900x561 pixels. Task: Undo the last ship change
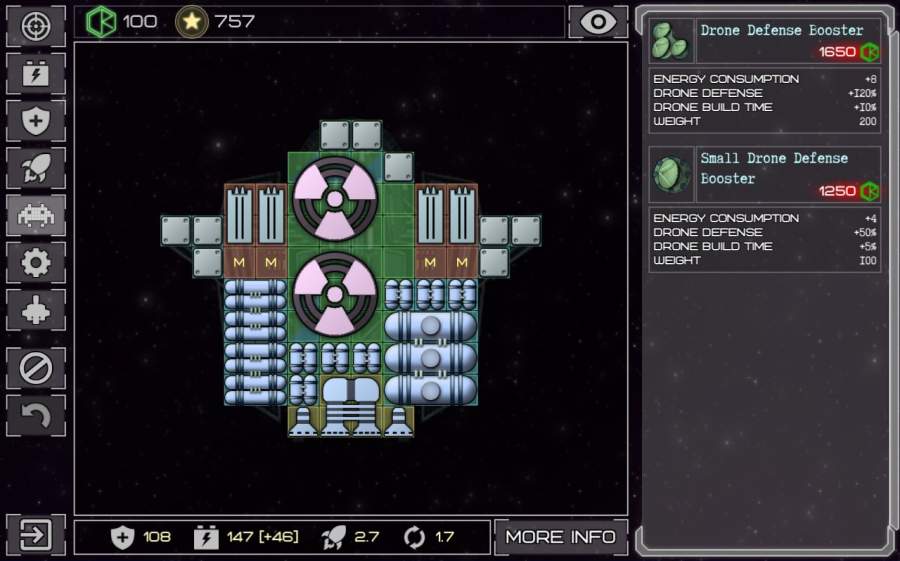pyautogui.click(x=35, y=415)
